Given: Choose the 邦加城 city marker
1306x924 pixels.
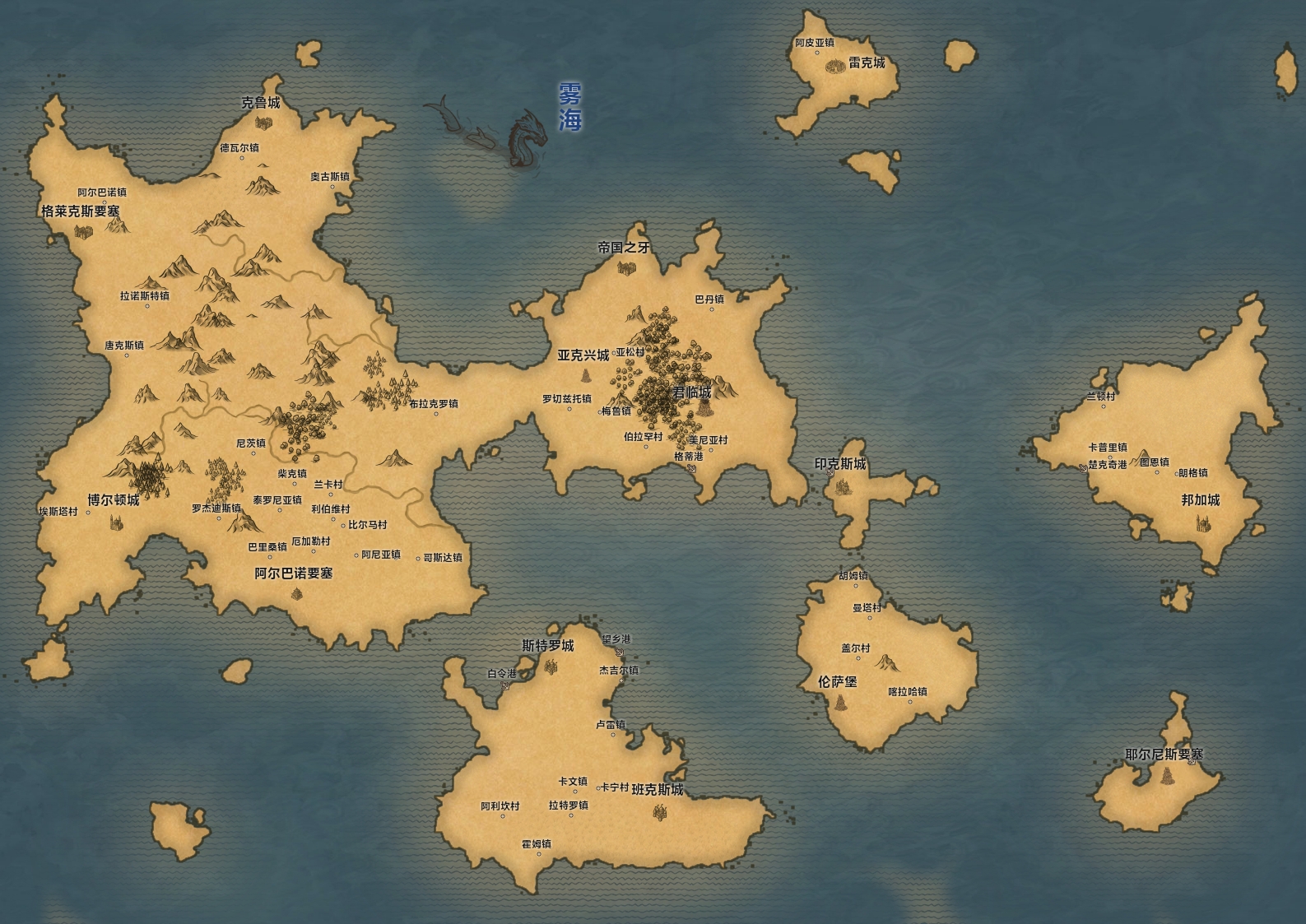Looking at the screenshot, I should tap(1202, 522).
